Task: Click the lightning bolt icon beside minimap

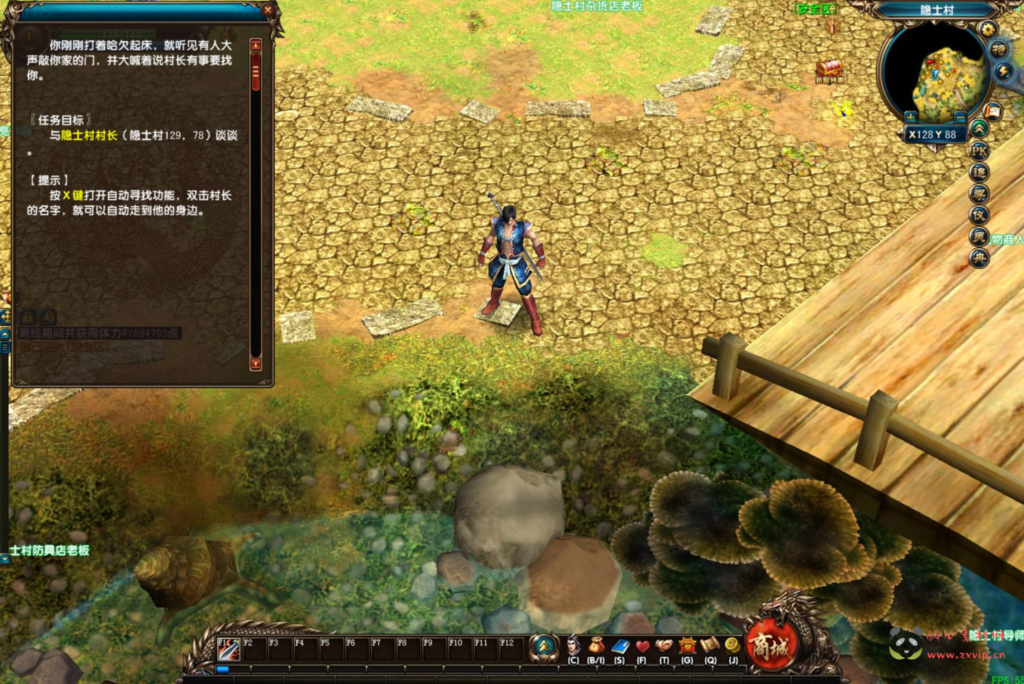Action: point(1004,71)
